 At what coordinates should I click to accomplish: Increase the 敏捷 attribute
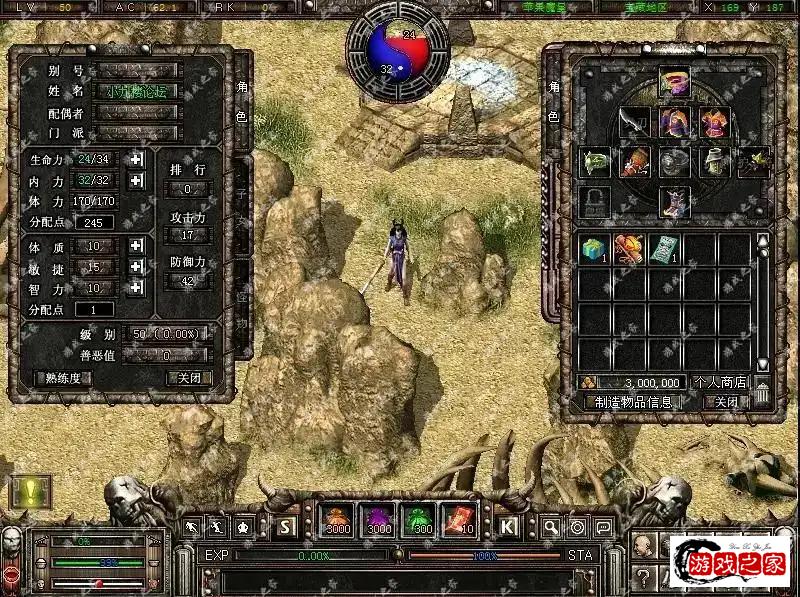(136, 266)
